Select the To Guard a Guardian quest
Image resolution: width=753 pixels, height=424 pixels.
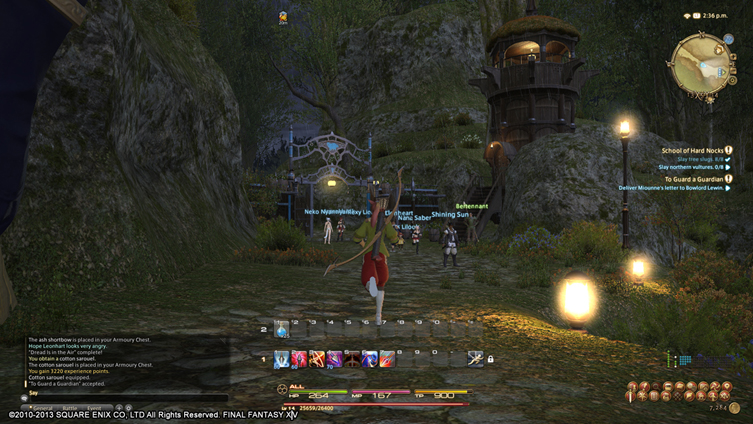pos(693,178)
